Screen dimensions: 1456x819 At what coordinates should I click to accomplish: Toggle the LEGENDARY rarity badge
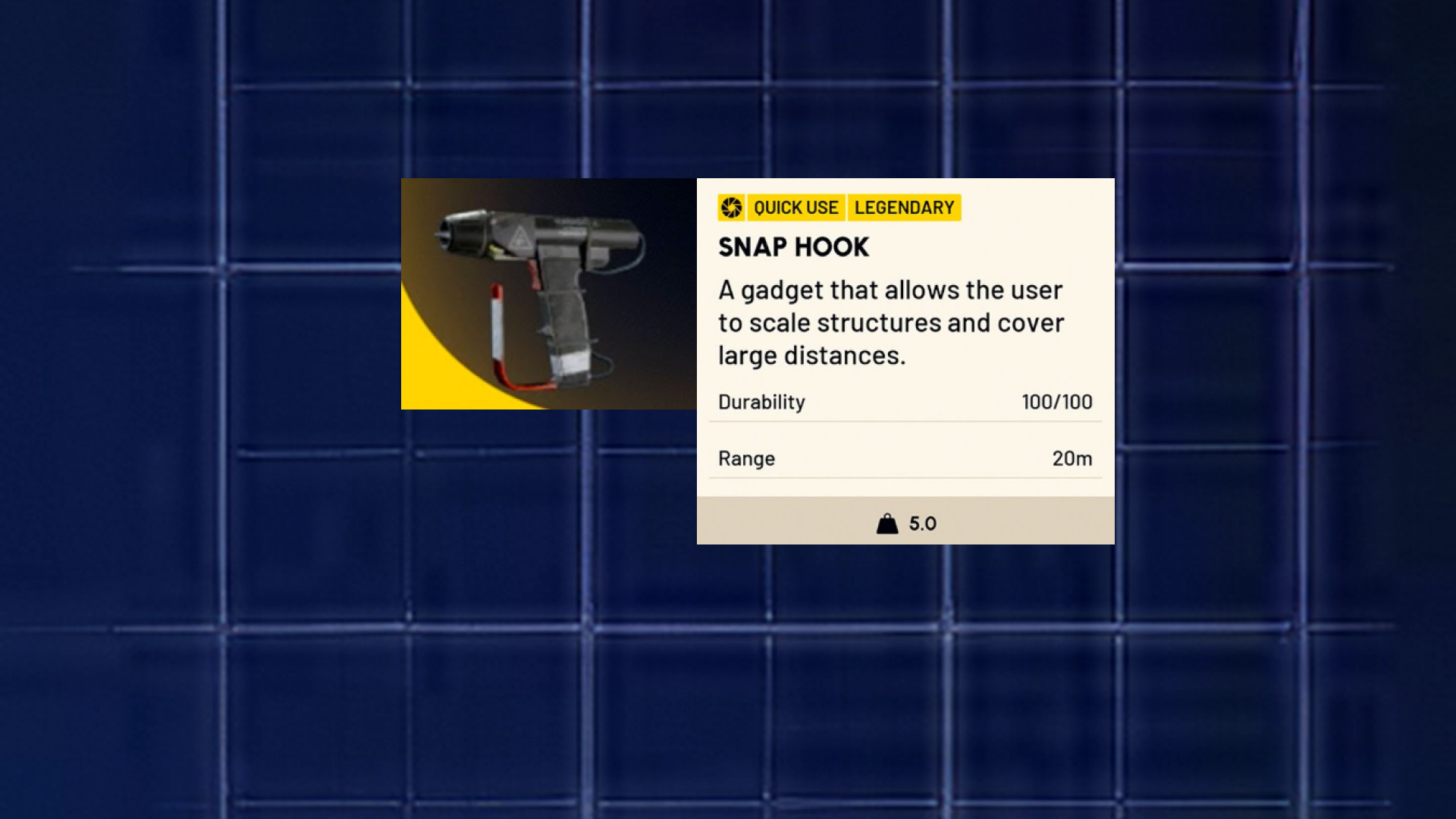tap(904, 207)
